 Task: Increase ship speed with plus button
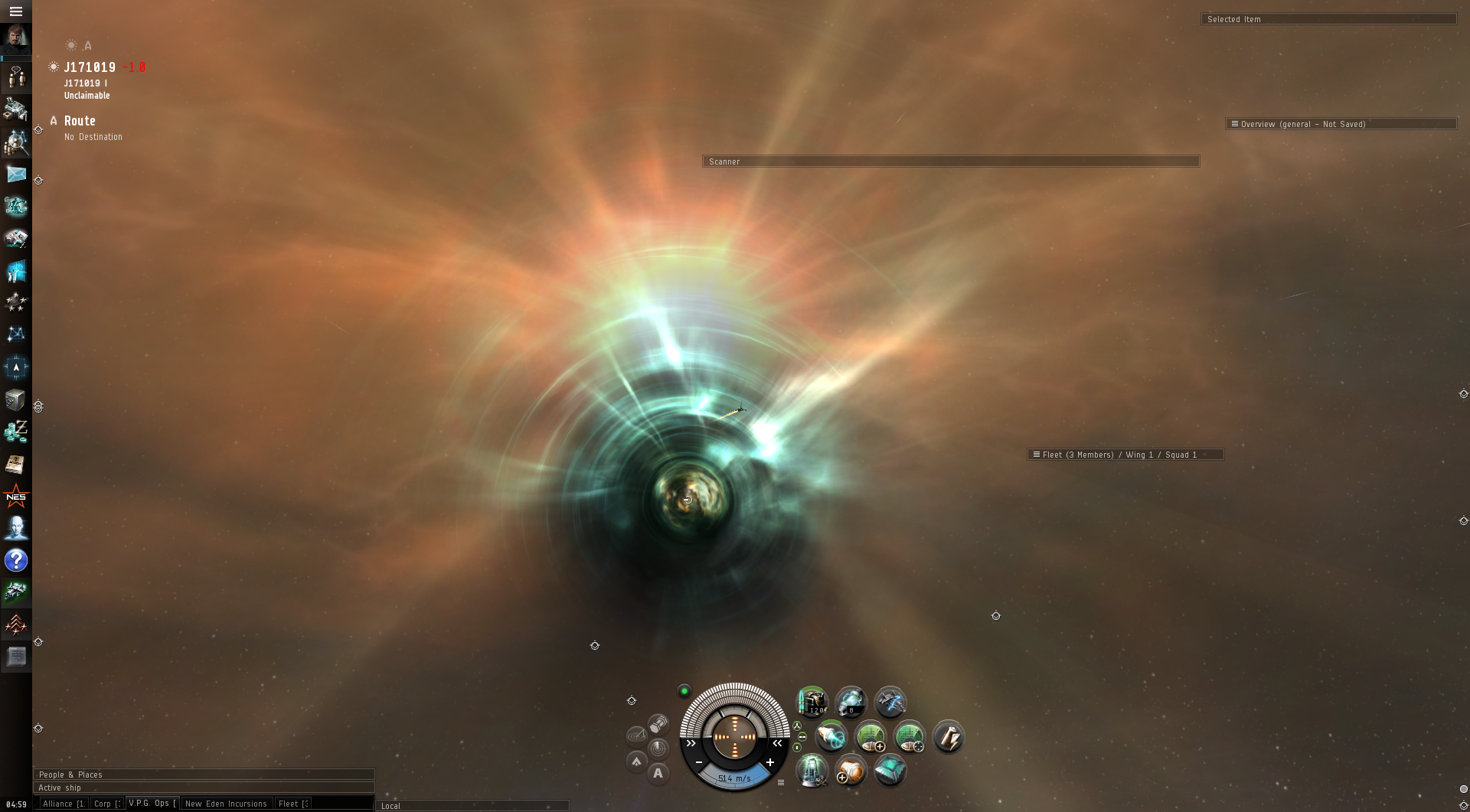click(x=770, y=762)
